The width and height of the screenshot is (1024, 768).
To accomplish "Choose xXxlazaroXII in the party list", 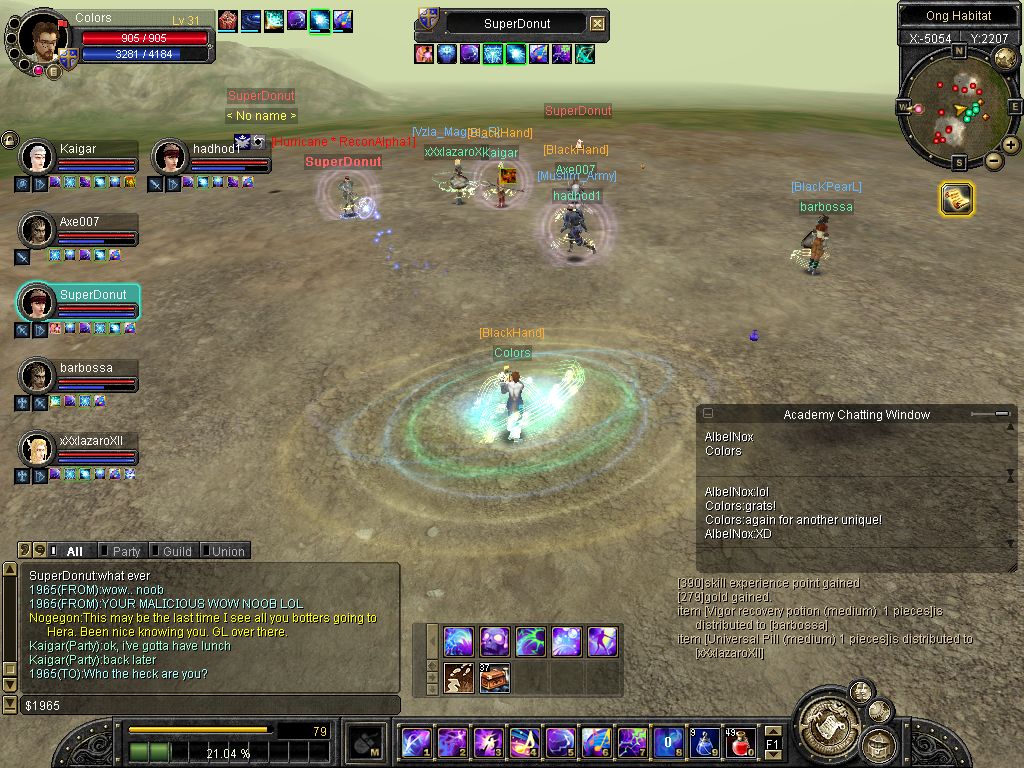I will (x=37, y=449).
